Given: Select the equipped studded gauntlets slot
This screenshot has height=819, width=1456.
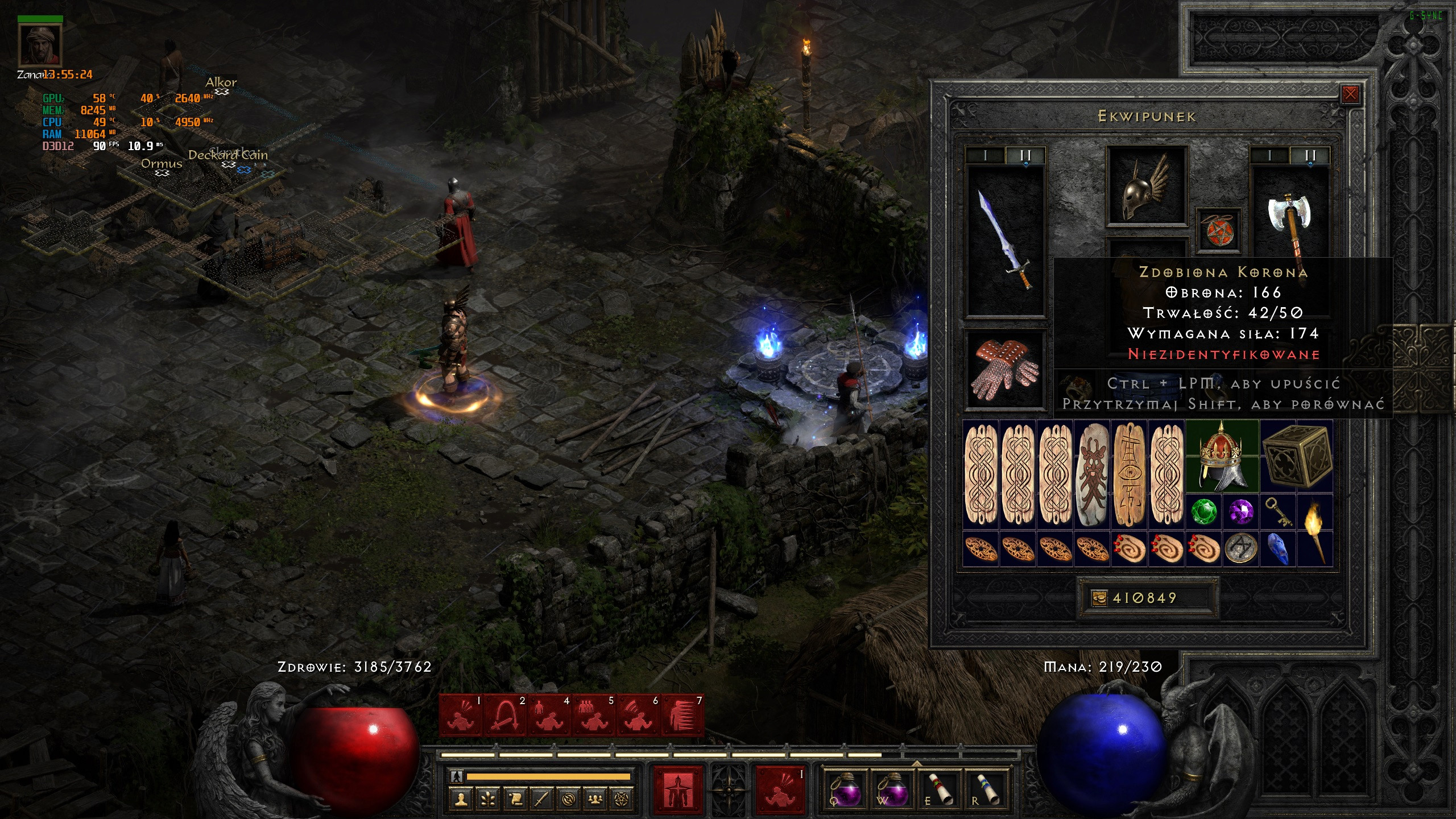Looking at the screenshot, I should click(x=1005, y=370).
